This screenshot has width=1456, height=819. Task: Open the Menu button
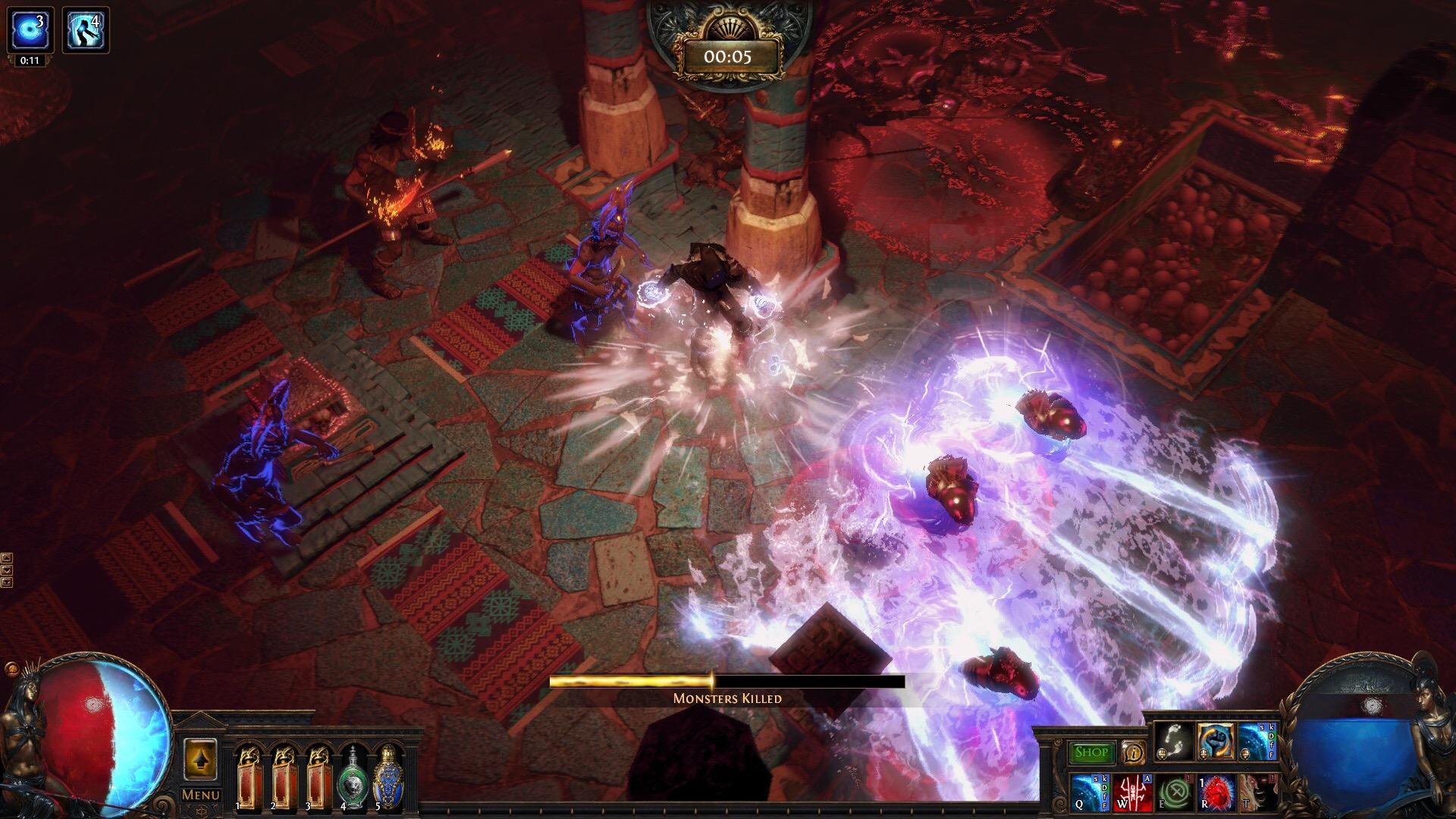200,795
